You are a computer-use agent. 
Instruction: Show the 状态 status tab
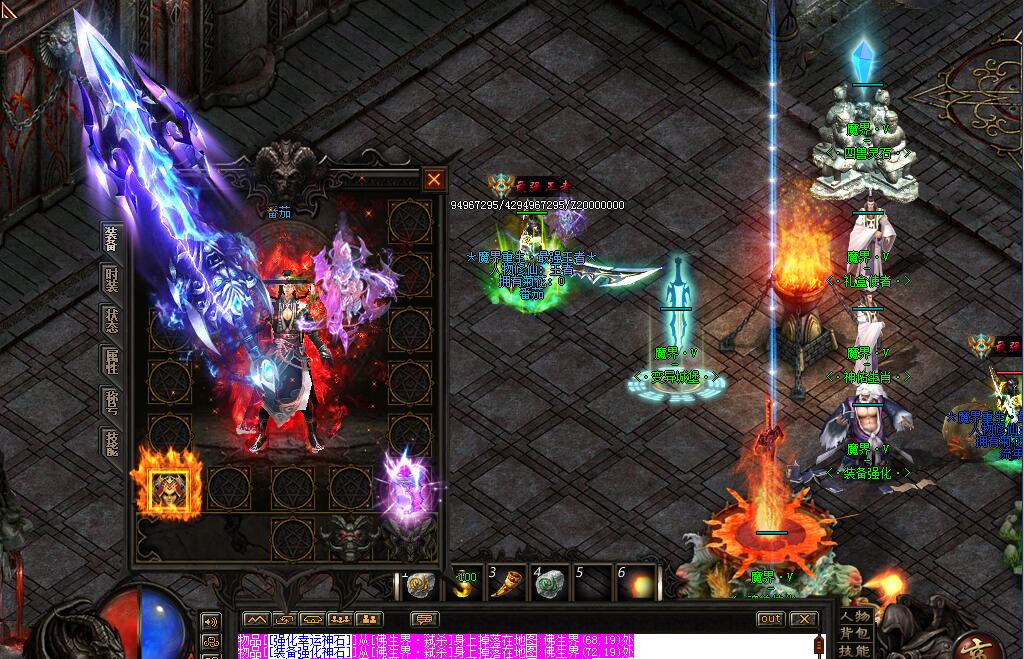point(112,320)
